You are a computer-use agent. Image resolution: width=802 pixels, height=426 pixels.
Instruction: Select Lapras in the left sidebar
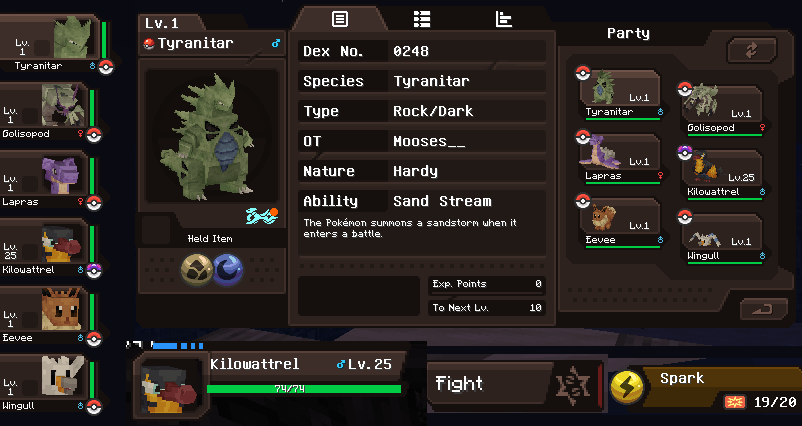tap(50, 176)
